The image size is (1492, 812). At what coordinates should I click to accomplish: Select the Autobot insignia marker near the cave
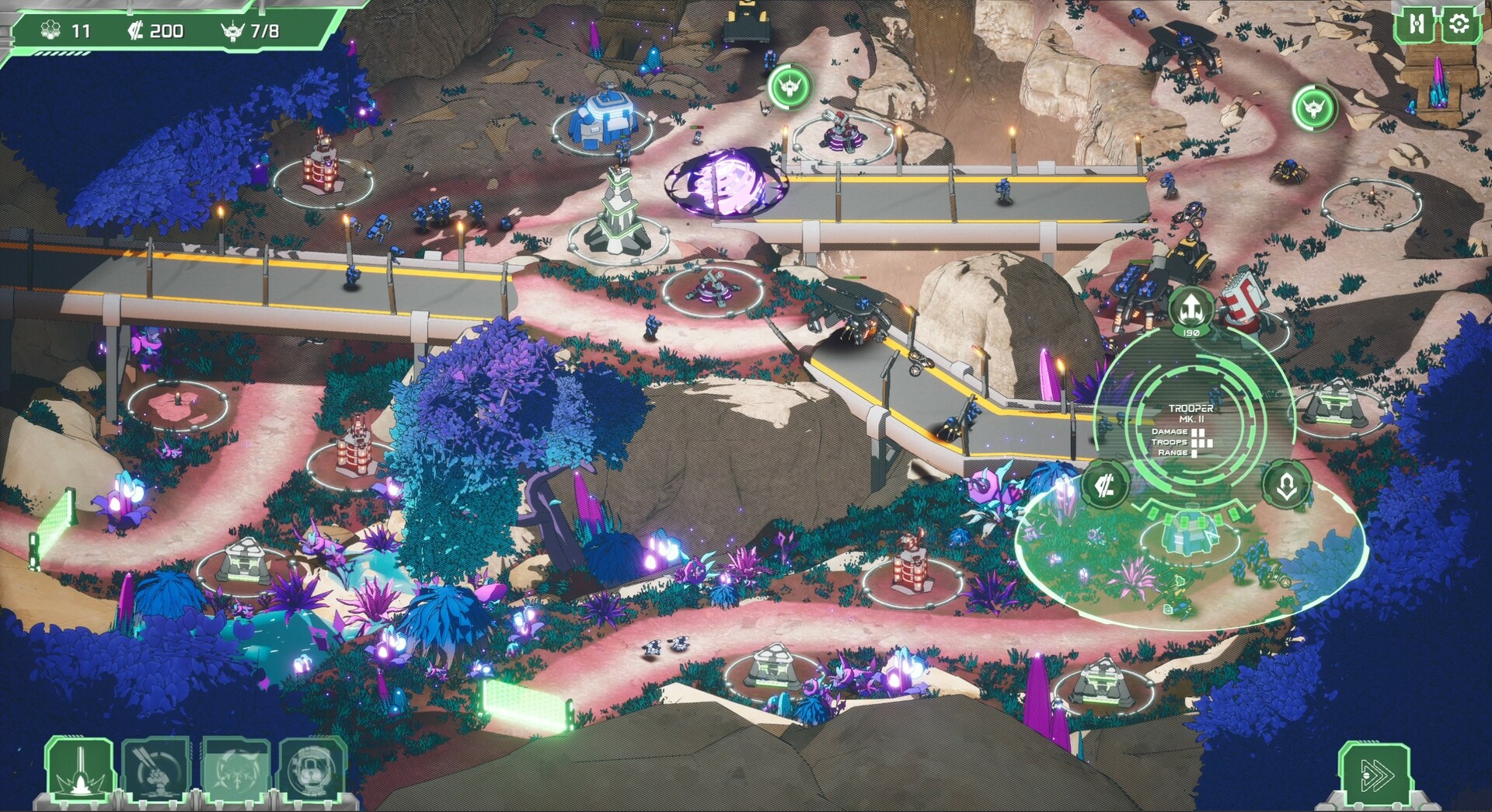[x=791, y=88]
